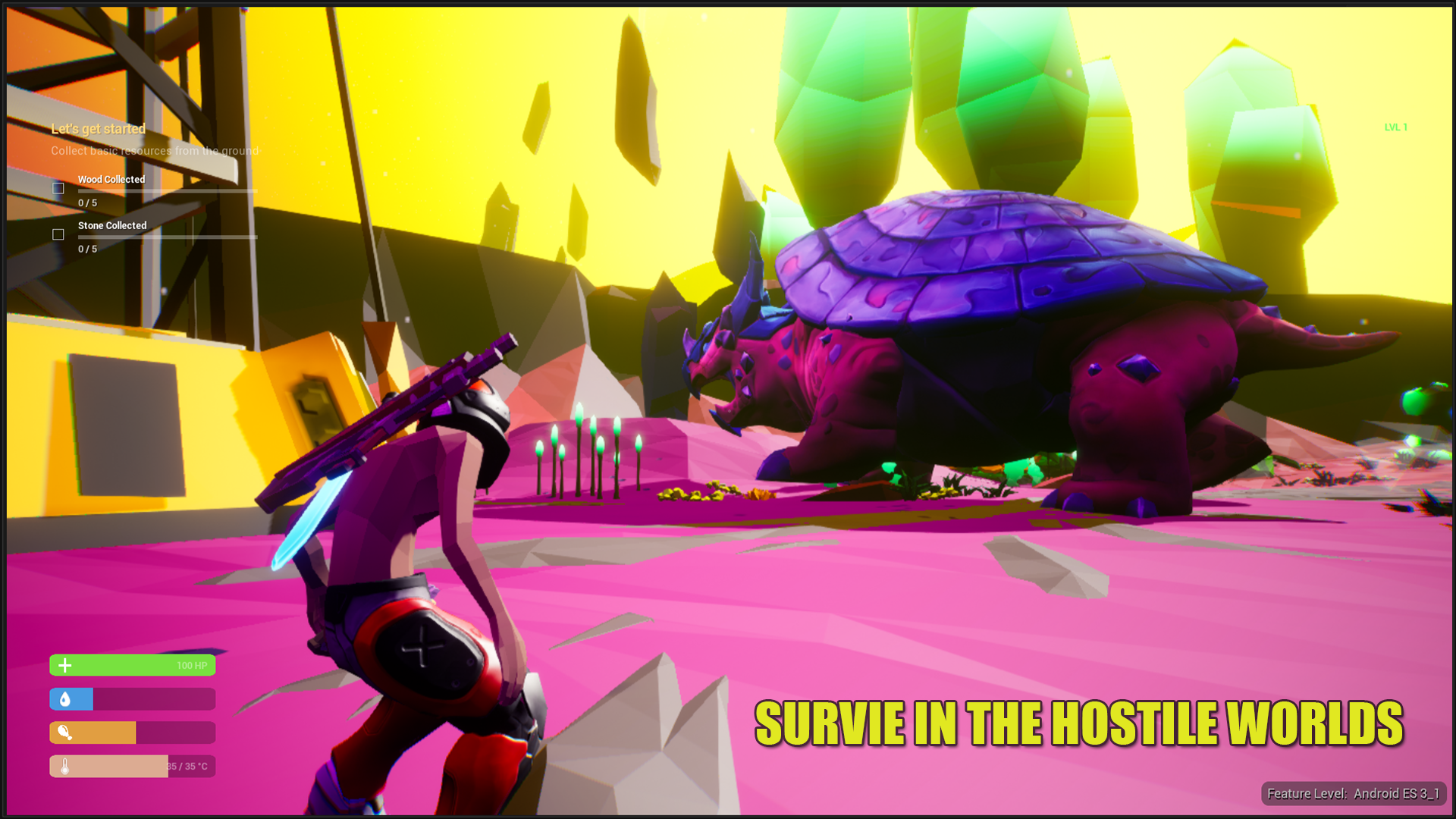This screenshot has width=1456, height=819.
Task: Click the Wood Collected 0/5 progress bar
Action: (167, 191)
